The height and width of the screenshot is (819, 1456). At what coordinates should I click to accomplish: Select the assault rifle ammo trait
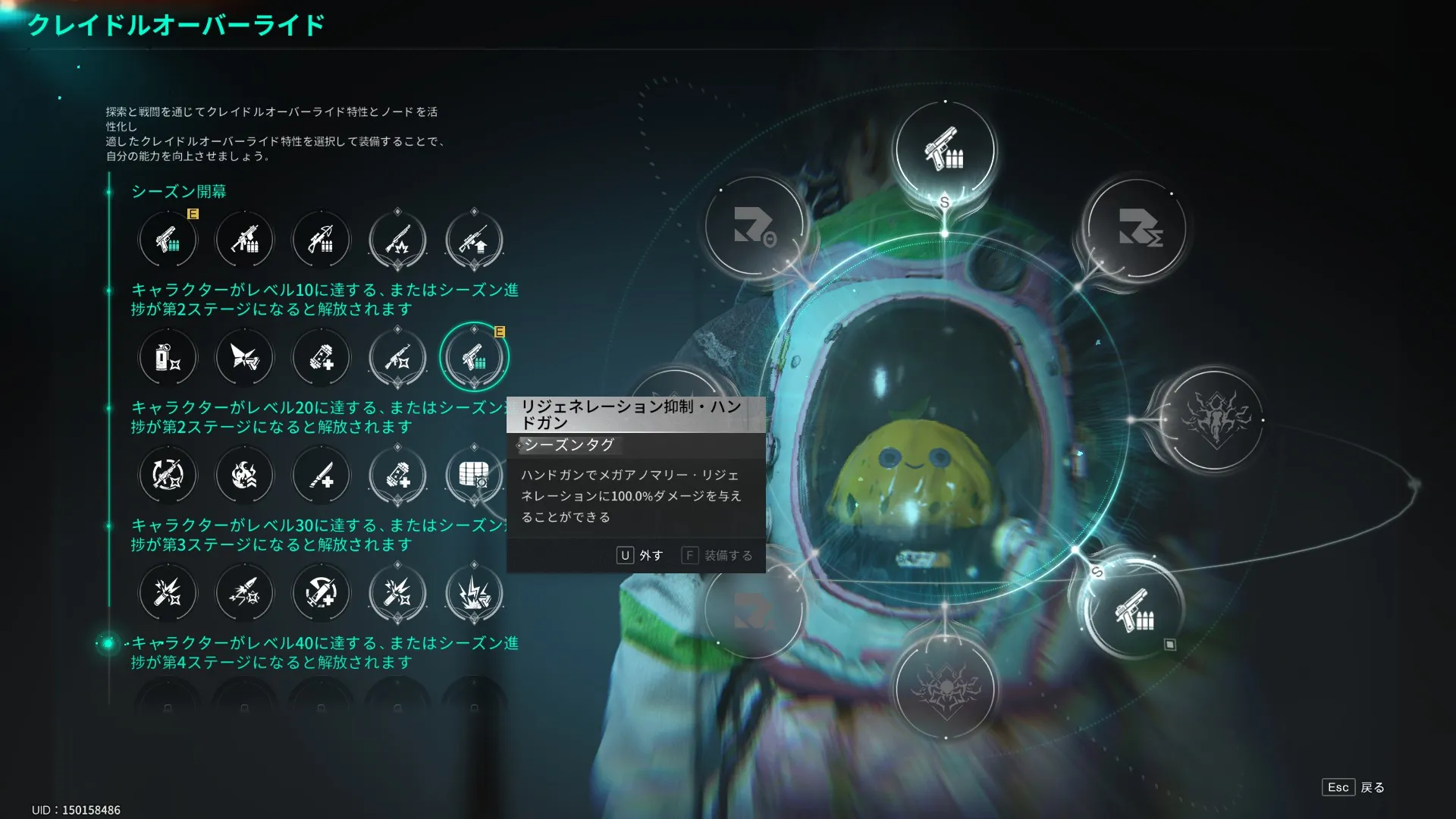point(244,240)
